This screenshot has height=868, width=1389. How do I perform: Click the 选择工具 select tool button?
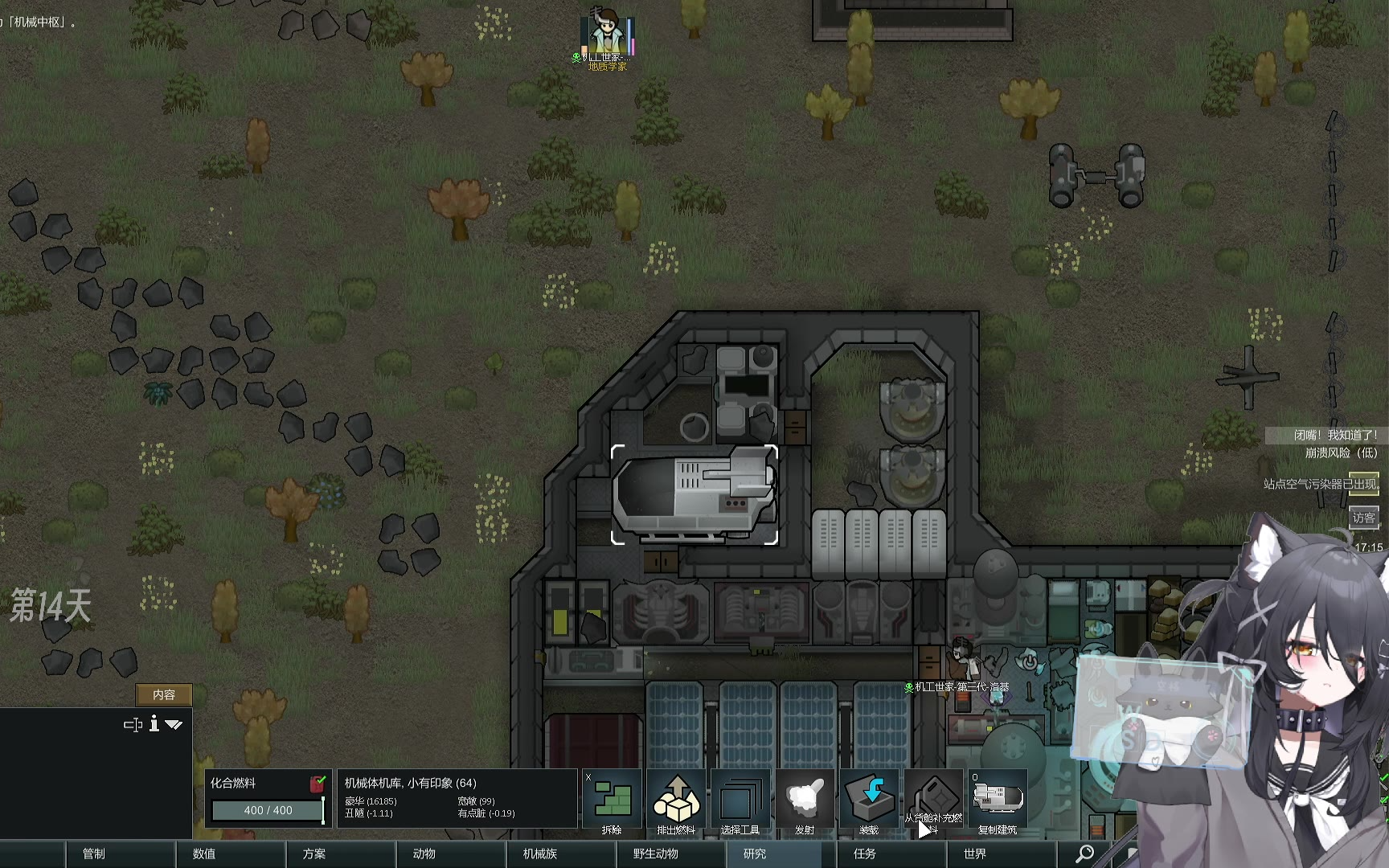click(740, 802)
